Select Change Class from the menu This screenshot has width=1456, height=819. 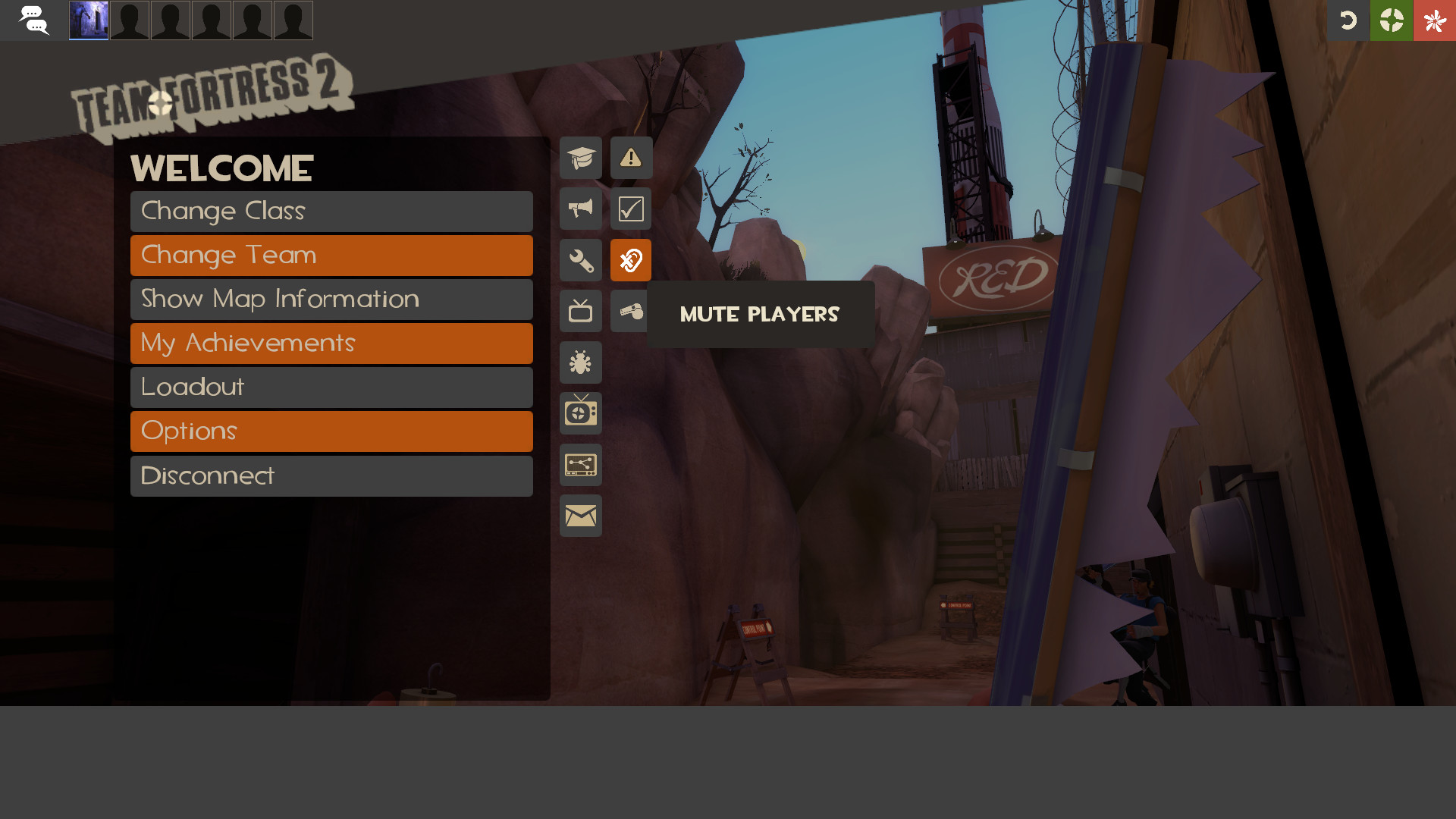tap(331, 211)
